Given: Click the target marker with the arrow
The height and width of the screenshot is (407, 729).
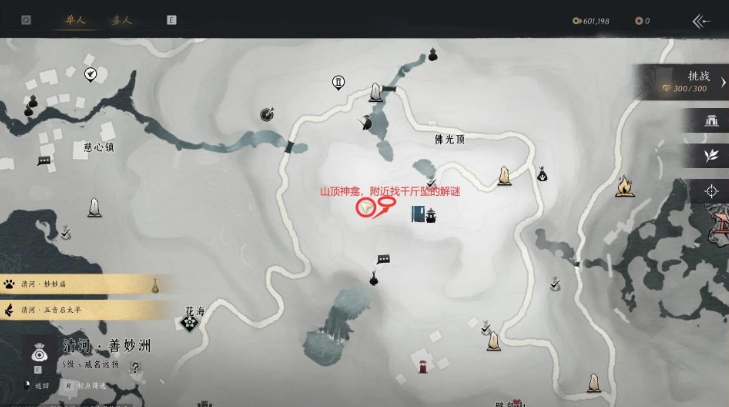Looking at the screenshot, I should 267,114.
